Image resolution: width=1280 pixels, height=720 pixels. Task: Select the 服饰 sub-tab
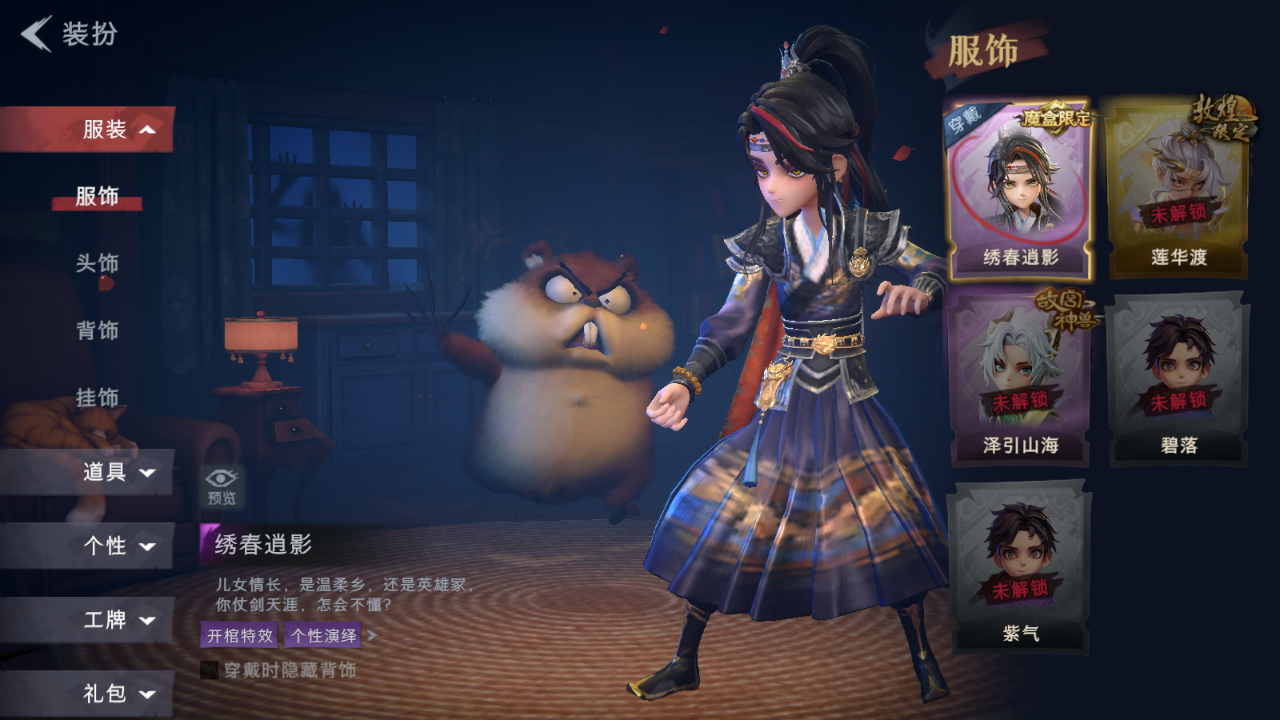pyautogui.click(x=97, y=196)
